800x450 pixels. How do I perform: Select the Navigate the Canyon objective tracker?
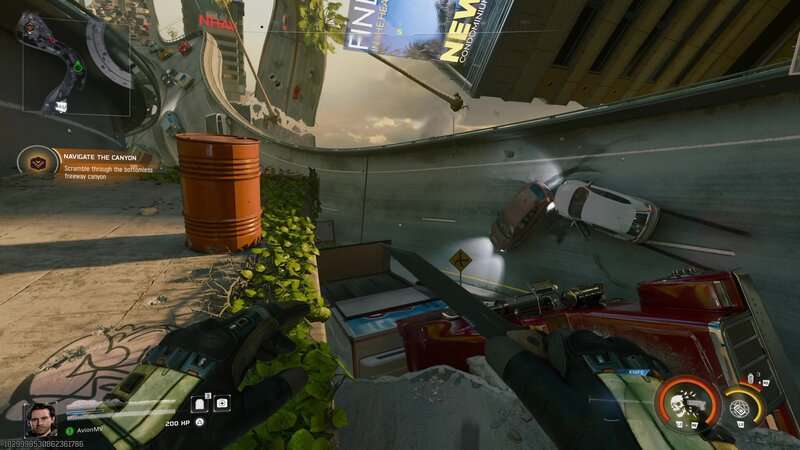click(100, 160)
